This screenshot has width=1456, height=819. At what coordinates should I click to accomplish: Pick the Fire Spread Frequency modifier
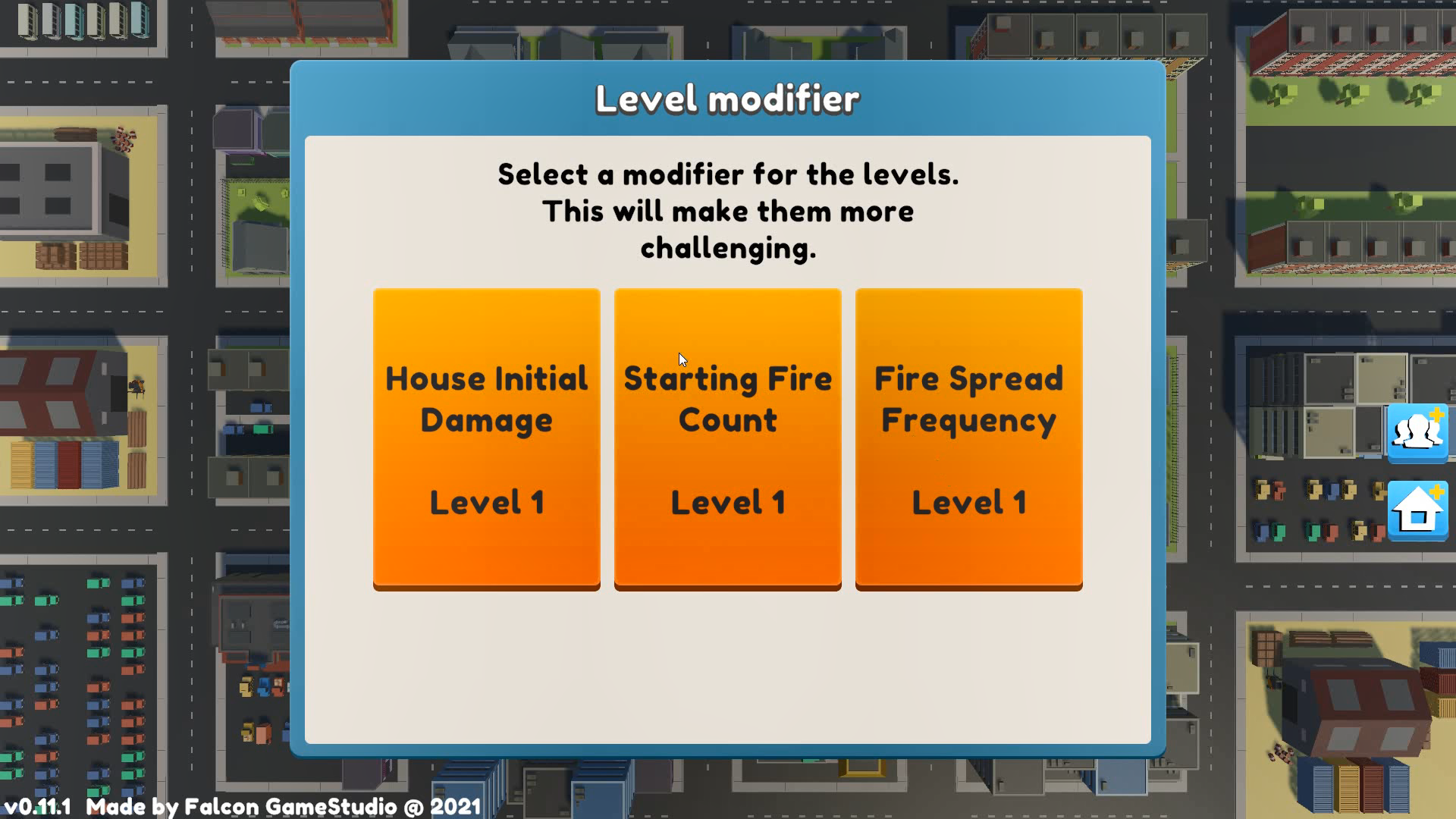(x=968, y=438)
